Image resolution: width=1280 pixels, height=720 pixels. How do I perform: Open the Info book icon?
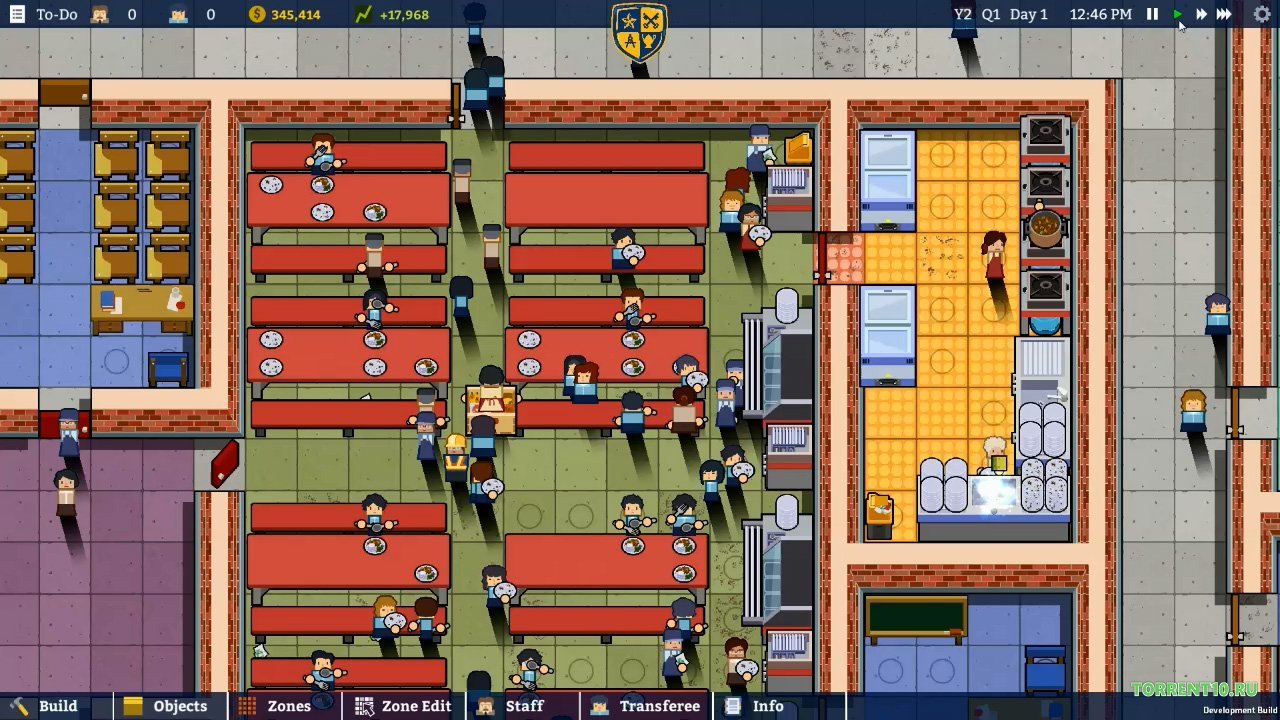pyautogui.click(x=731, y=706)
